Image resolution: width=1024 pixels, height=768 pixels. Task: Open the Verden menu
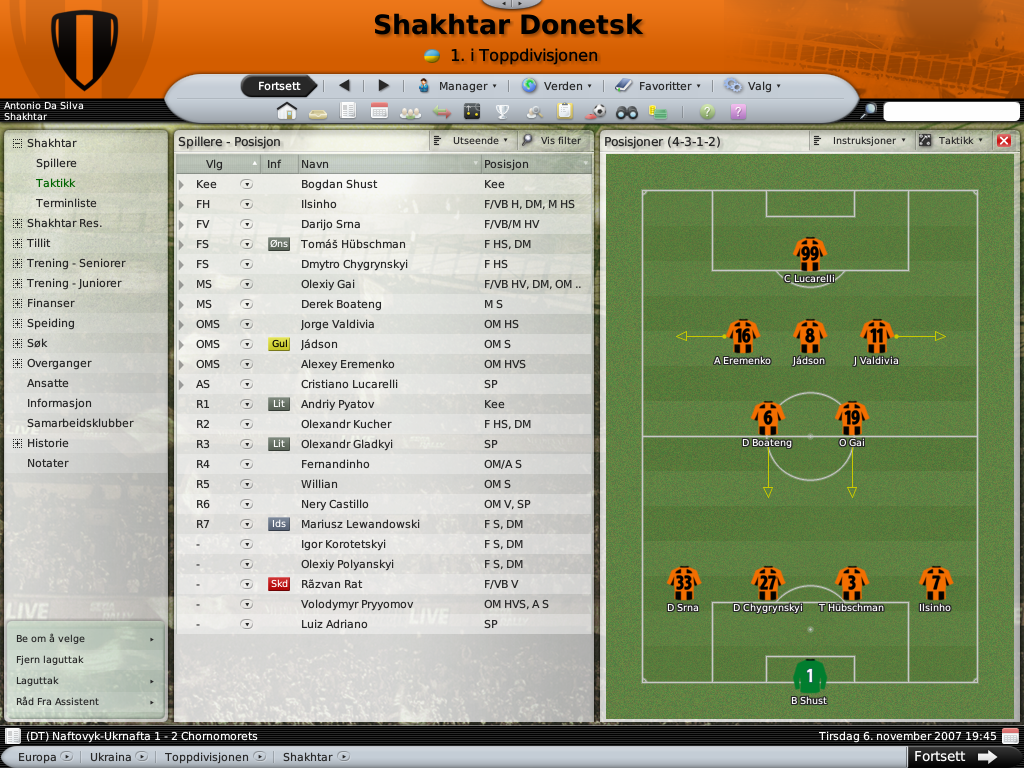556,86
